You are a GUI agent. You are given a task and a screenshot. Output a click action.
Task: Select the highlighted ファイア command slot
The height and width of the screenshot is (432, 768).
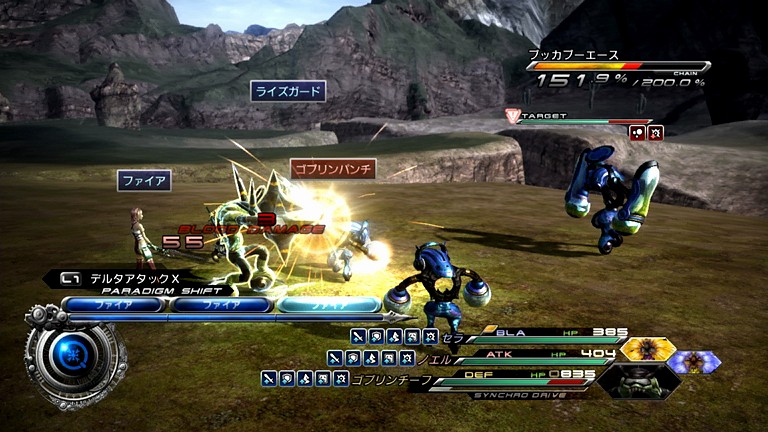329,305
